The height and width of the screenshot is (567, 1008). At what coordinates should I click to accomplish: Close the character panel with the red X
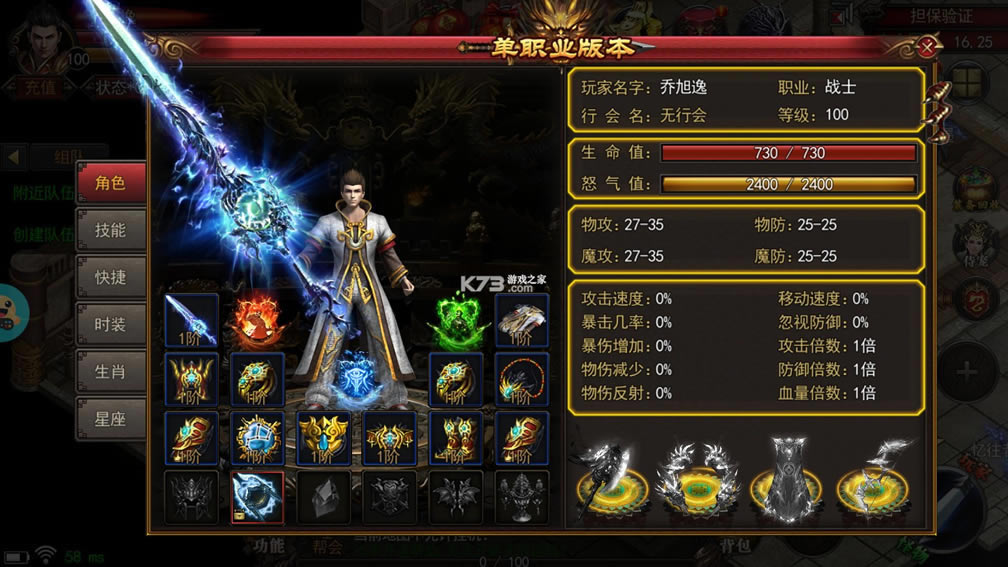tap(929, 46)
